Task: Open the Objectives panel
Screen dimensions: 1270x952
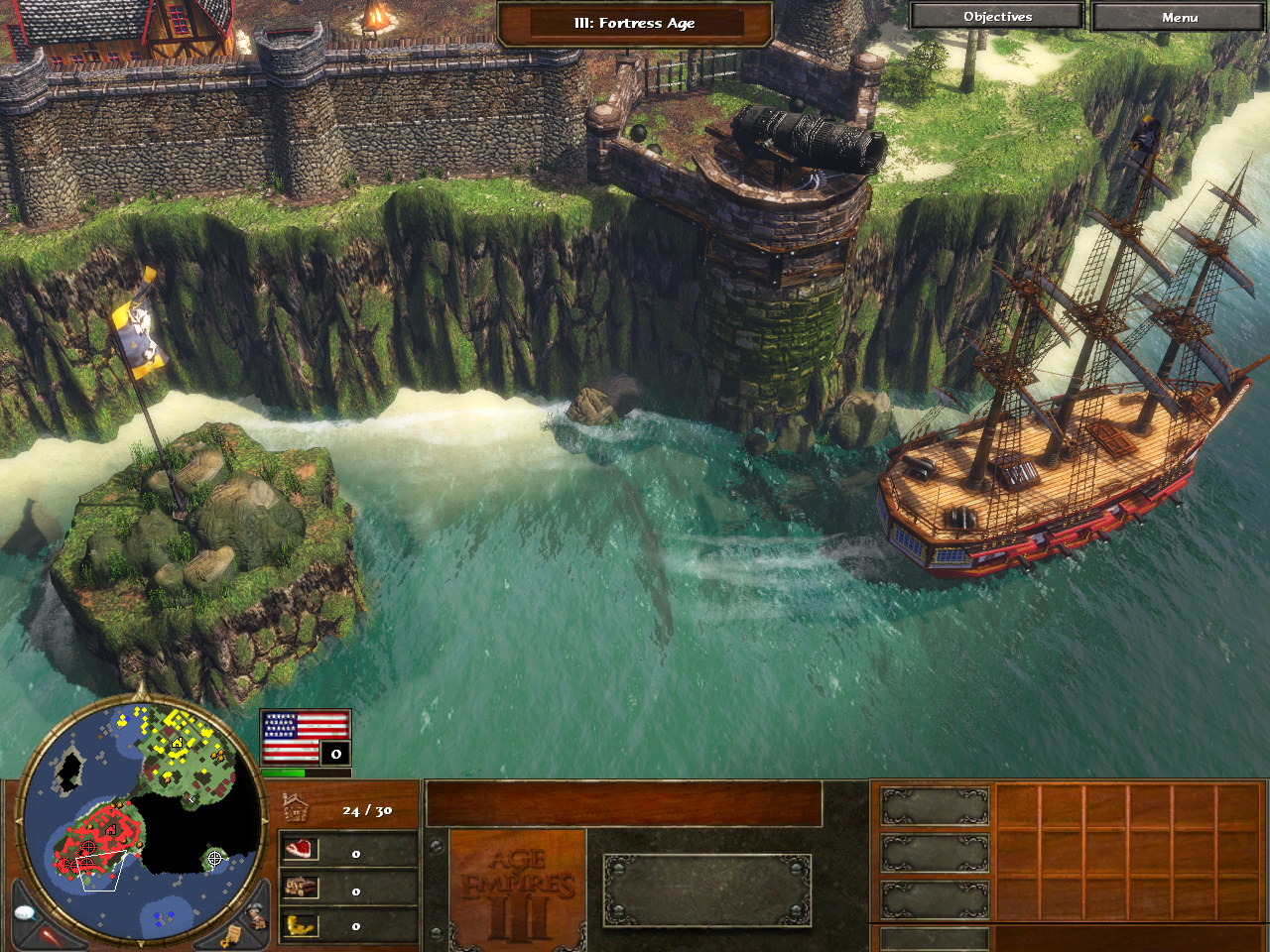Action: 997,17
